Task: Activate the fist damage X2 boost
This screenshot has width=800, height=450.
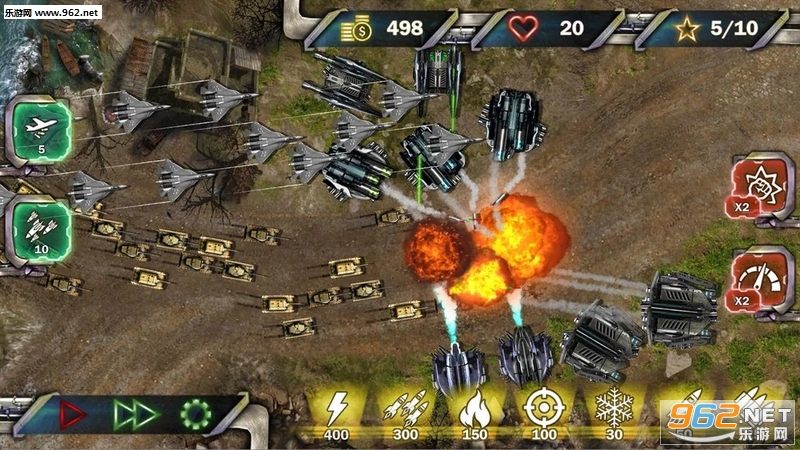Action: point(758,186)
